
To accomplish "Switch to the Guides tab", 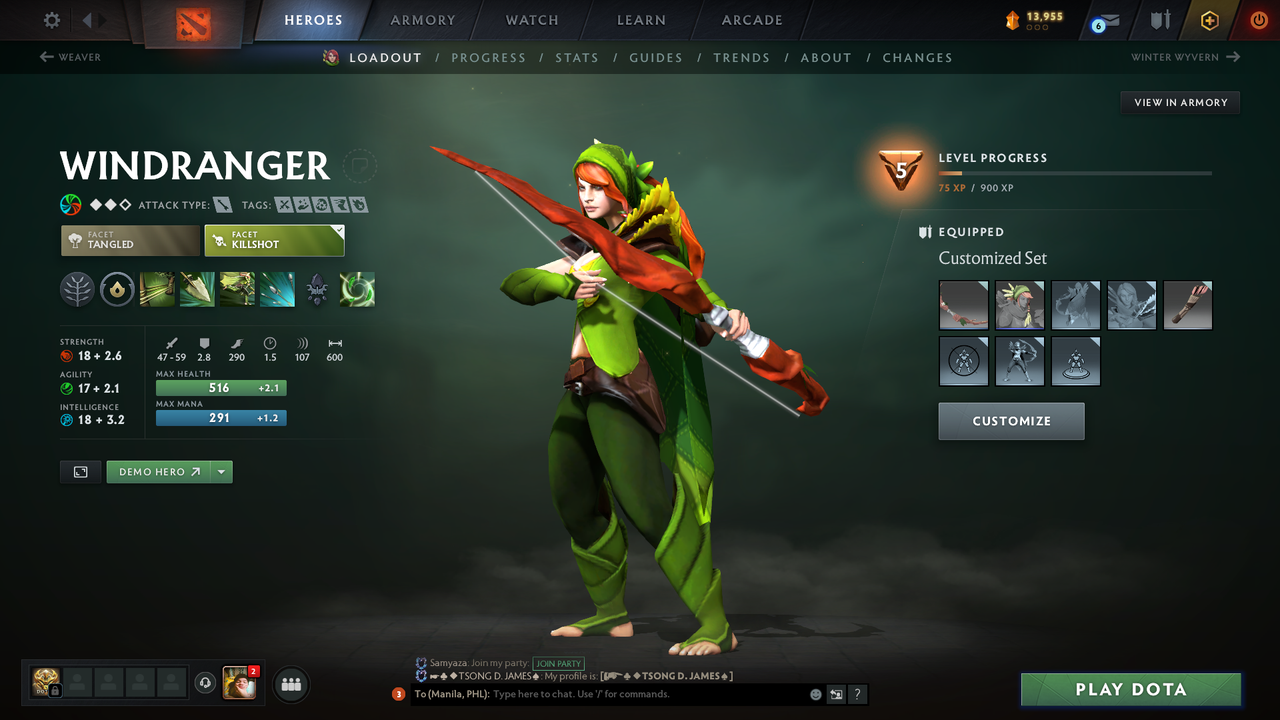I will pos(656,57).
